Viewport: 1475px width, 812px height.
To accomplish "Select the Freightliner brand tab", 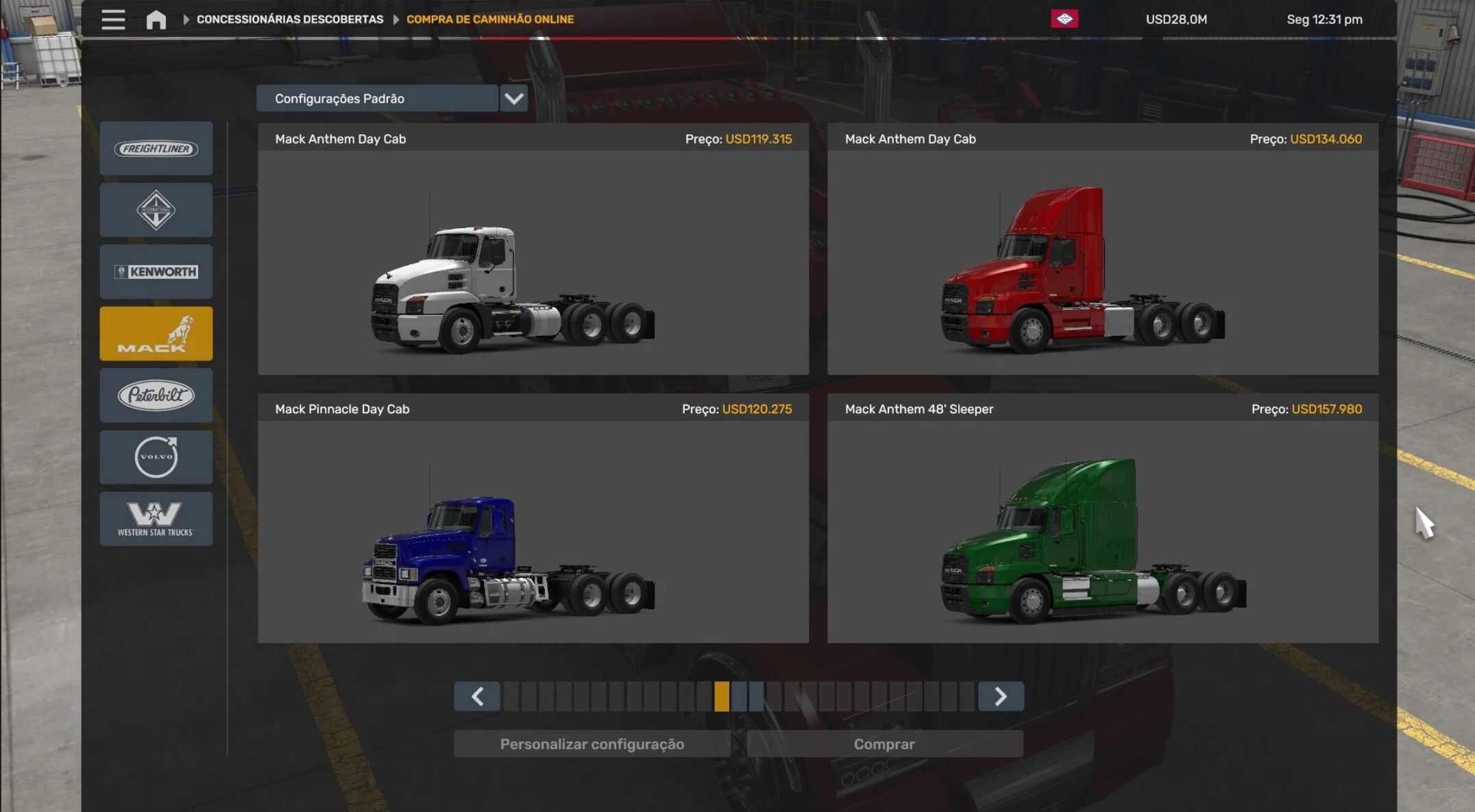I will coord(156,149).
